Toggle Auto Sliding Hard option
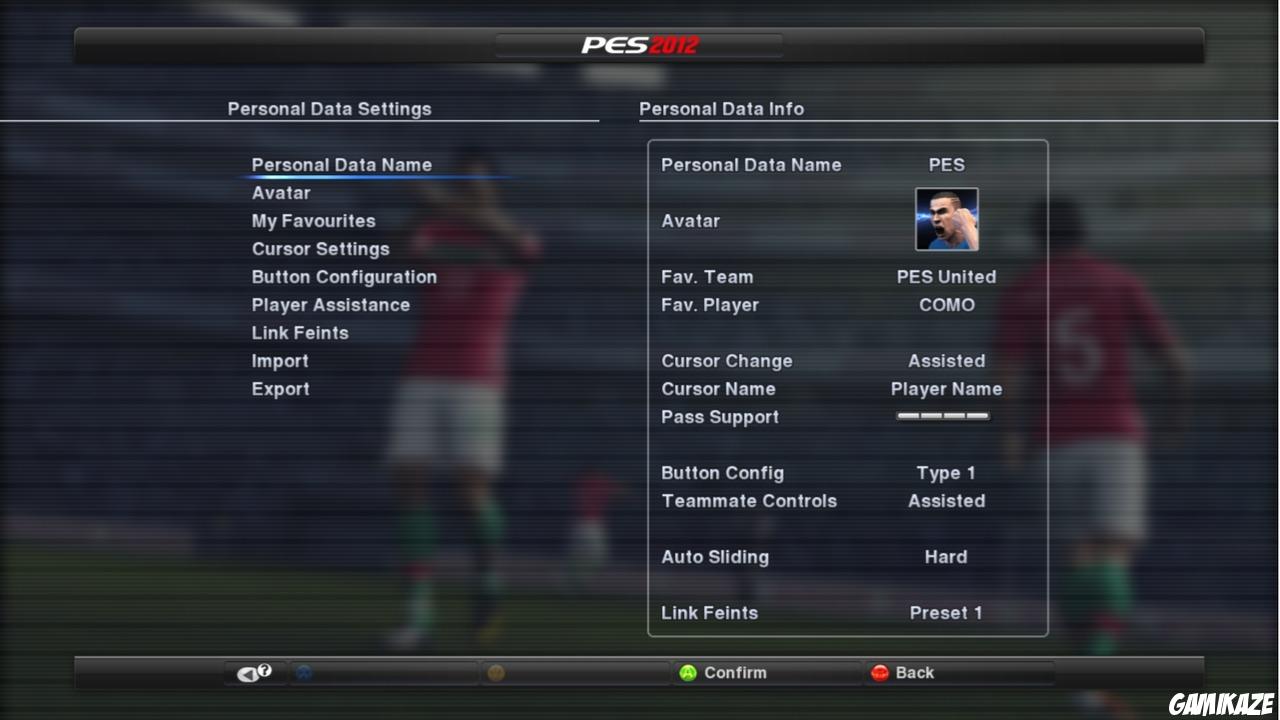This screenshot has width=1280, height=720. point(945,557)
